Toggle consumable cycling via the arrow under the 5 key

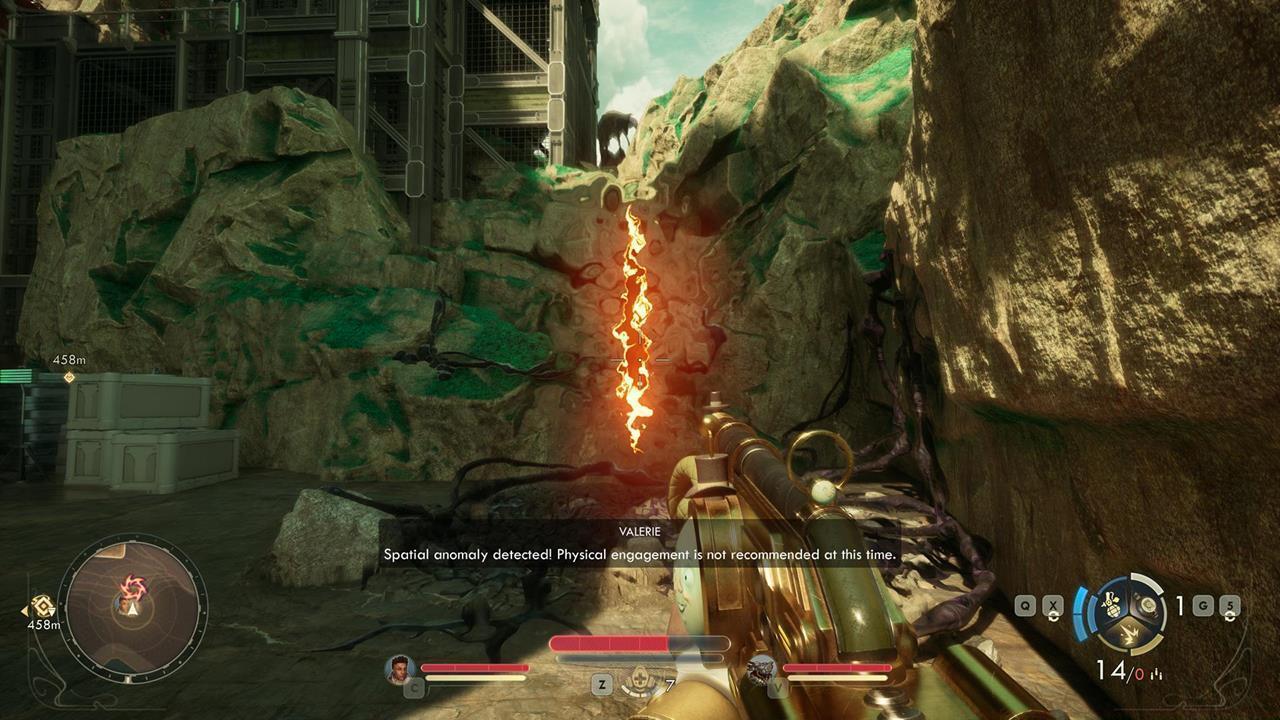1230,616
